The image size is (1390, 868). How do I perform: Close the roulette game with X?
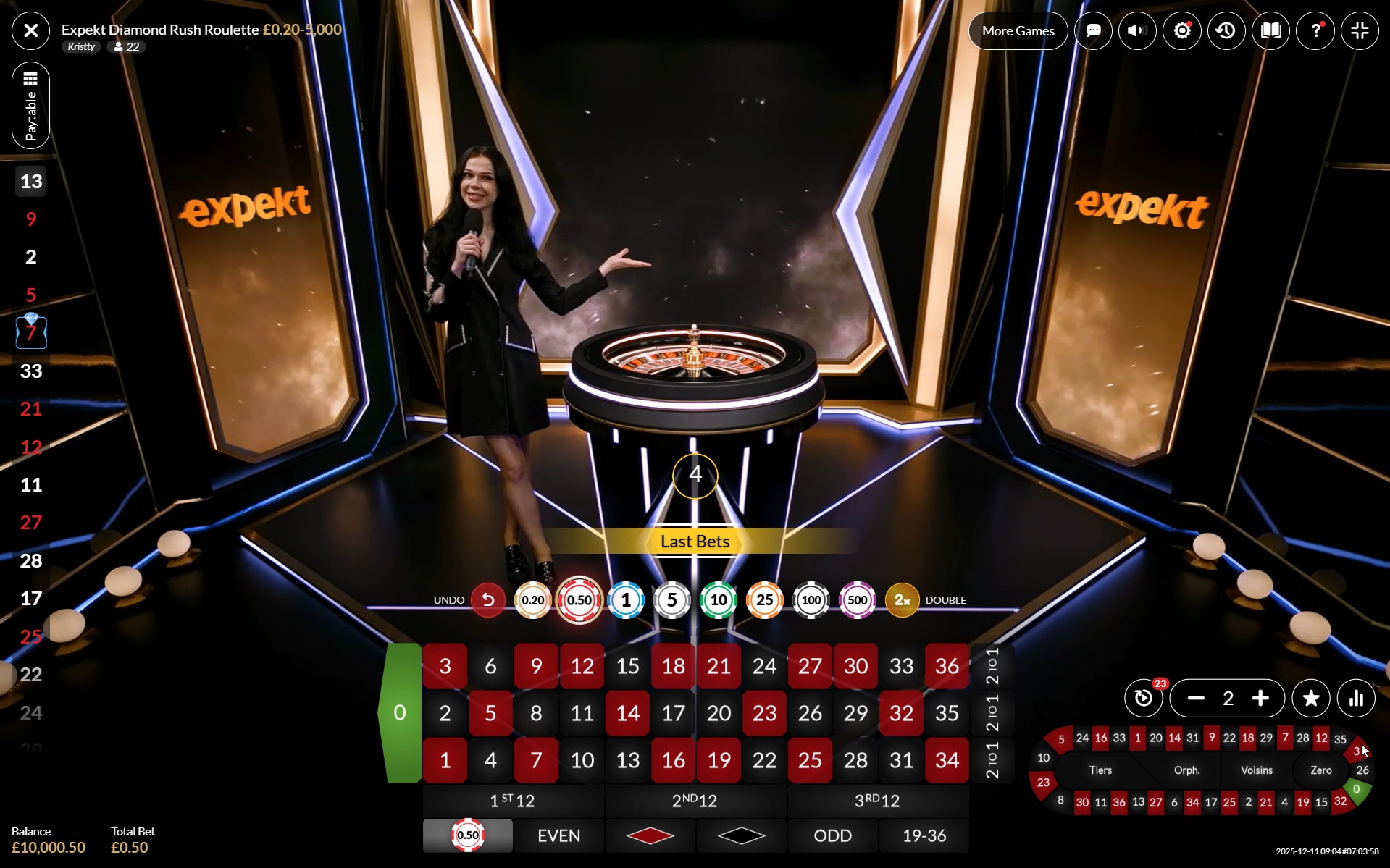(31, 30)
